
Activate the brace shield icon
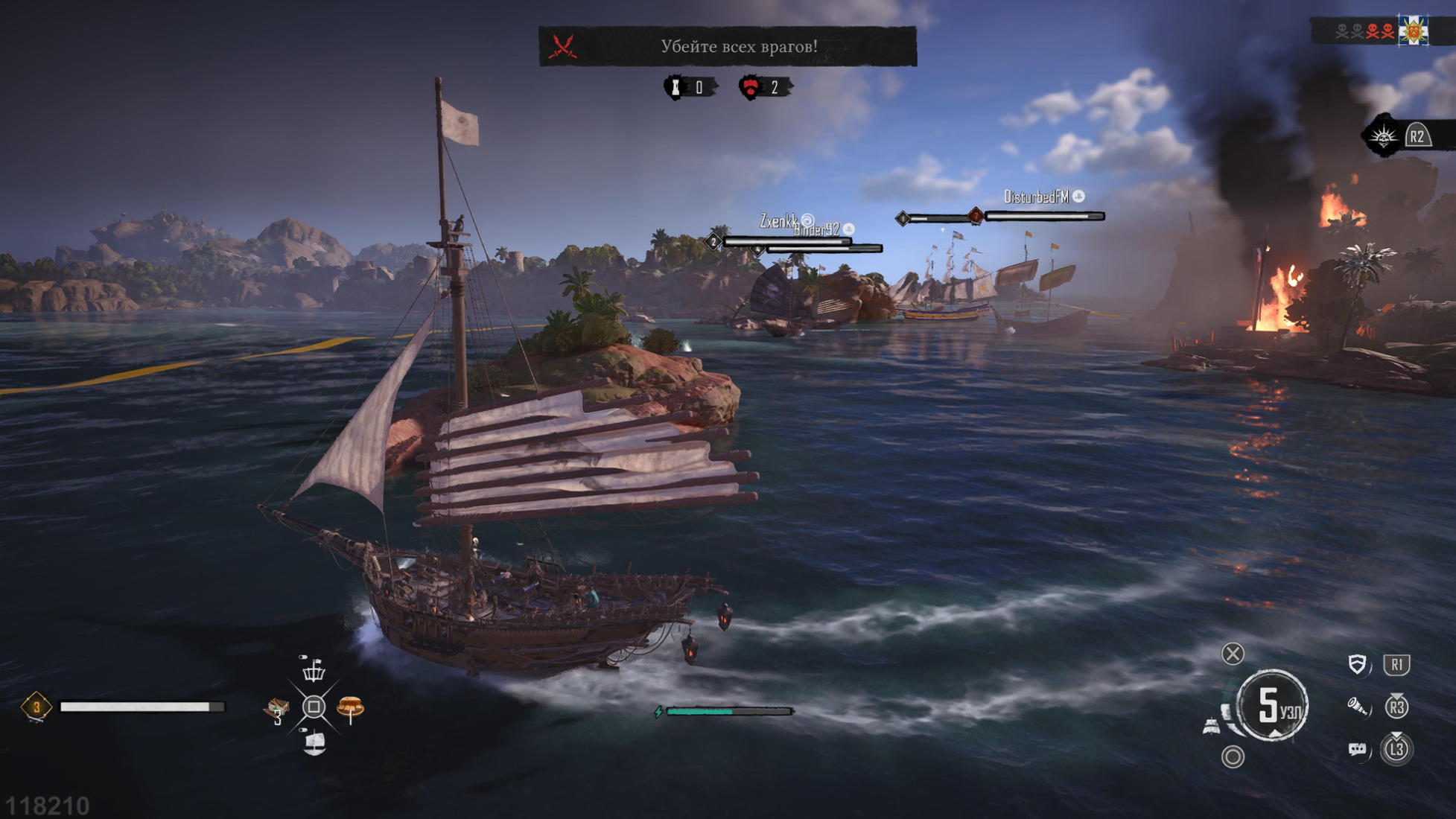click(x=1357, y=664)
